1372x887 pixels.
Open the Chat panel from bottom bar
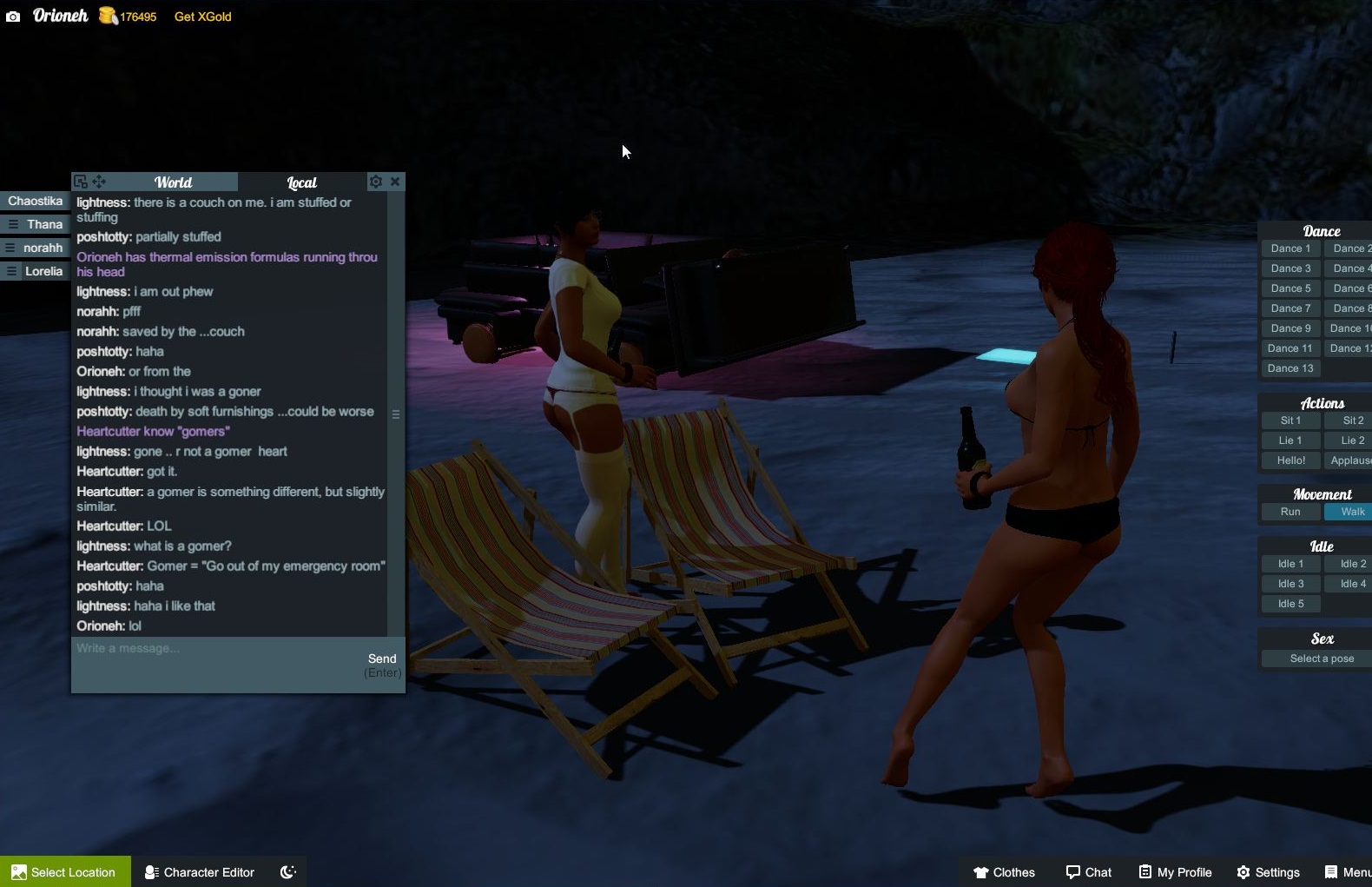[1089, 872]
